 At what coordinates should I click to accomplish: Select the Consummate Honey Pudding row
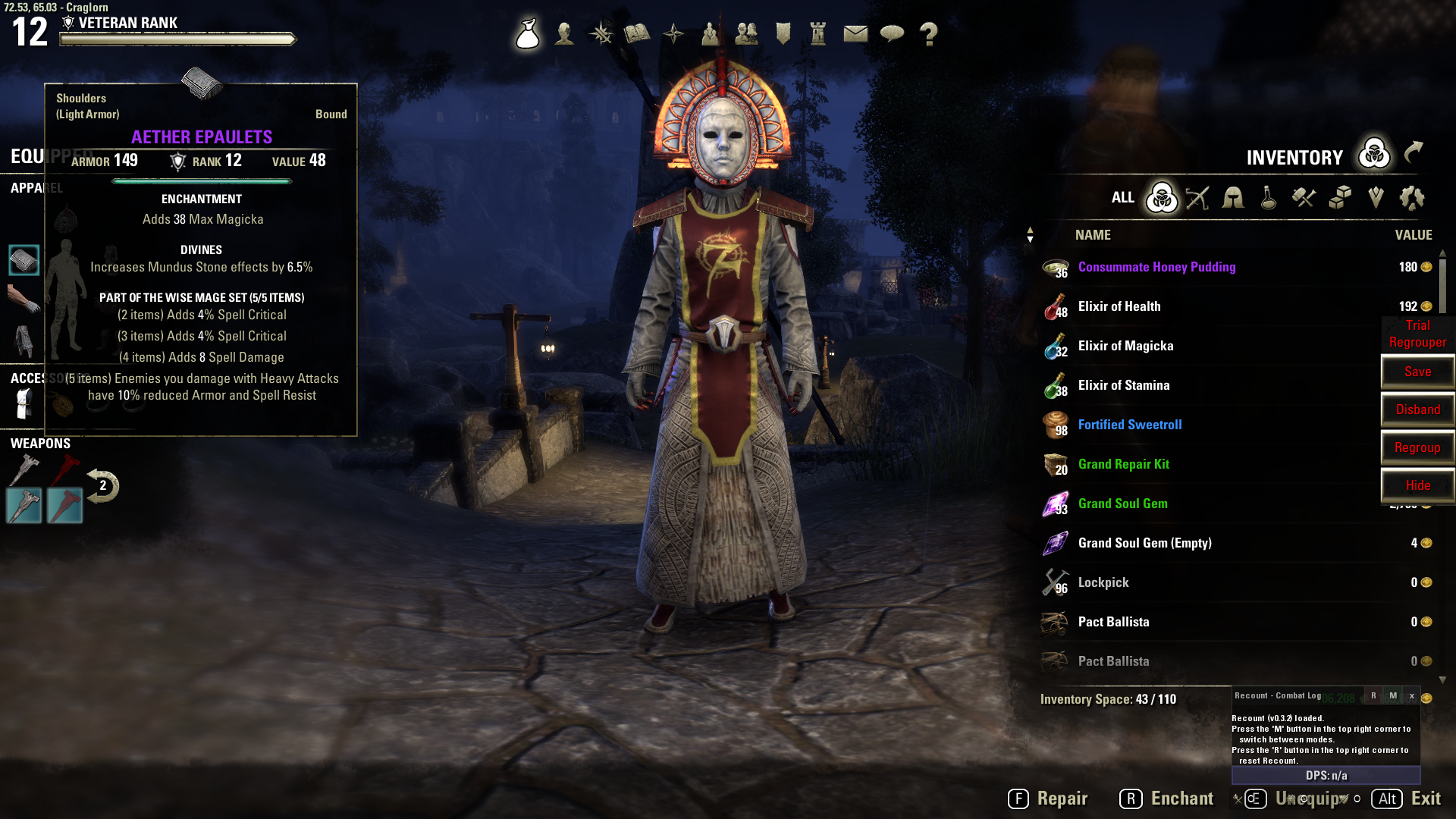(1156, 267)
